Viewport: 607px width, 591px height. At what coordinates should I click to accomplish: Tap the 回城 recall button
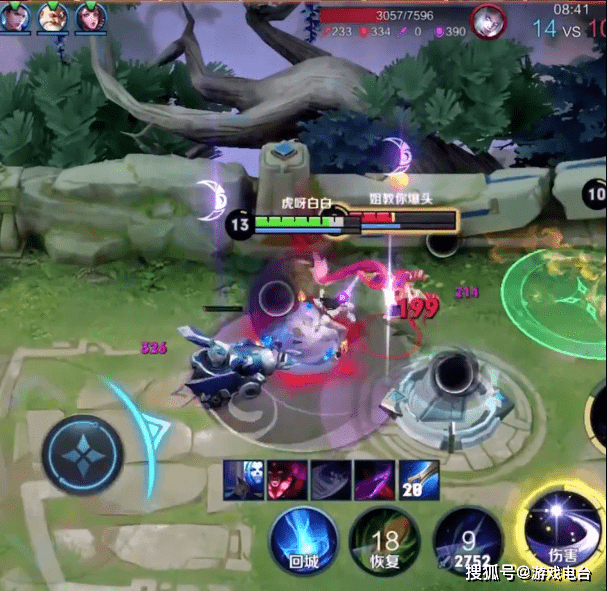point(302,541)
